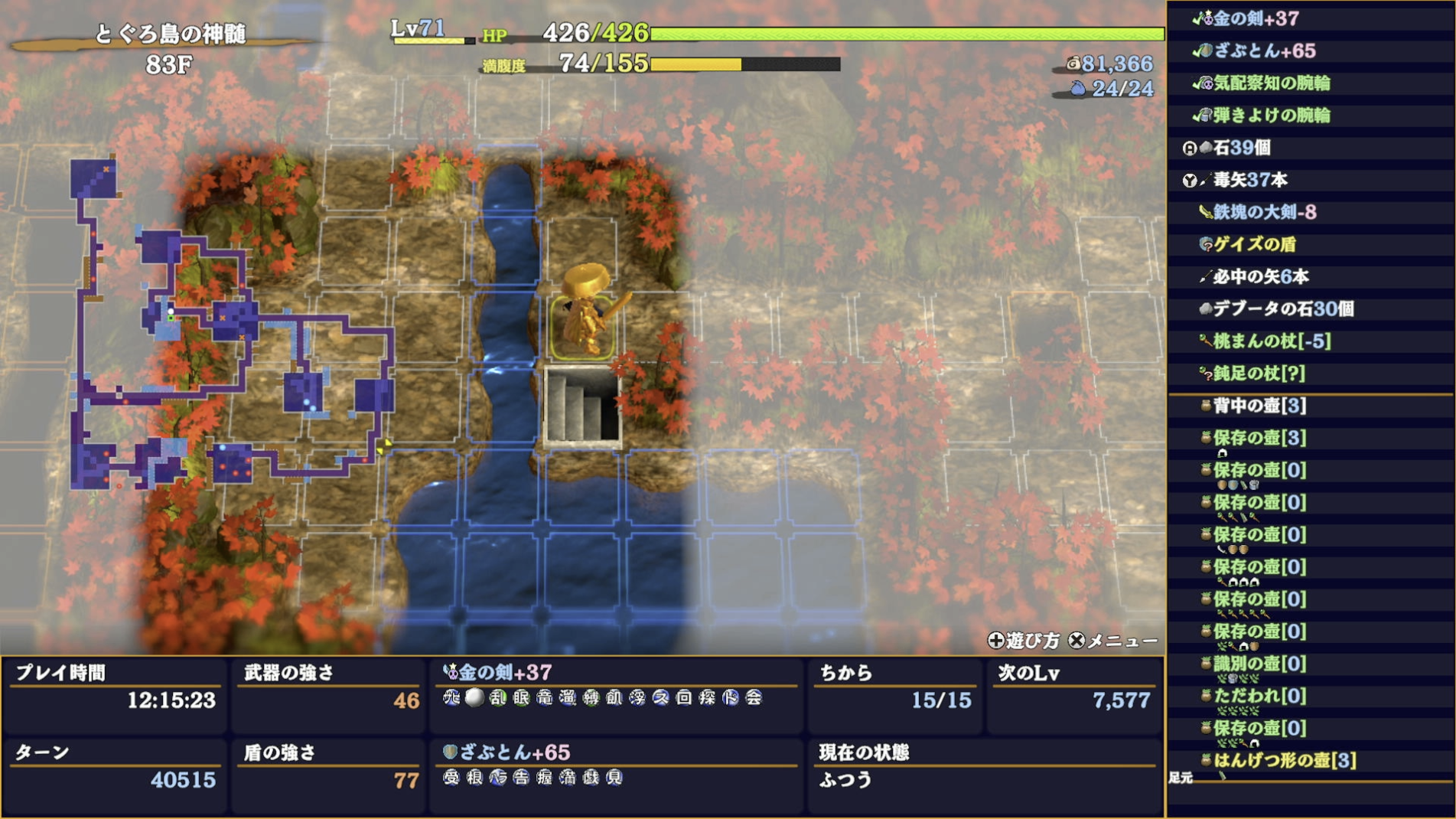Open the 遊び方 how-to-play help
Screen dimensions: 1456x819
[x=1024, y=641]
